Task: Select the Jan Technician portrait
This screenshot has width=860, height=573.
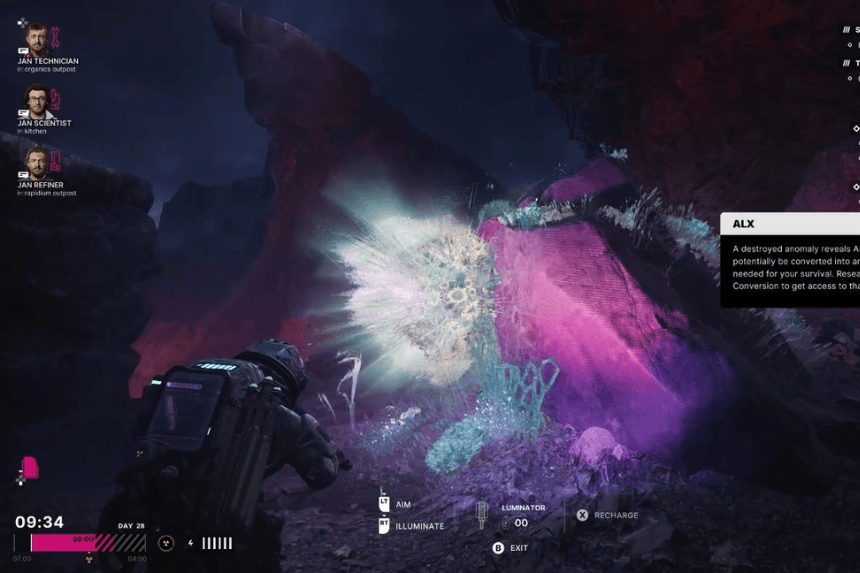Action: coord(37,40)
